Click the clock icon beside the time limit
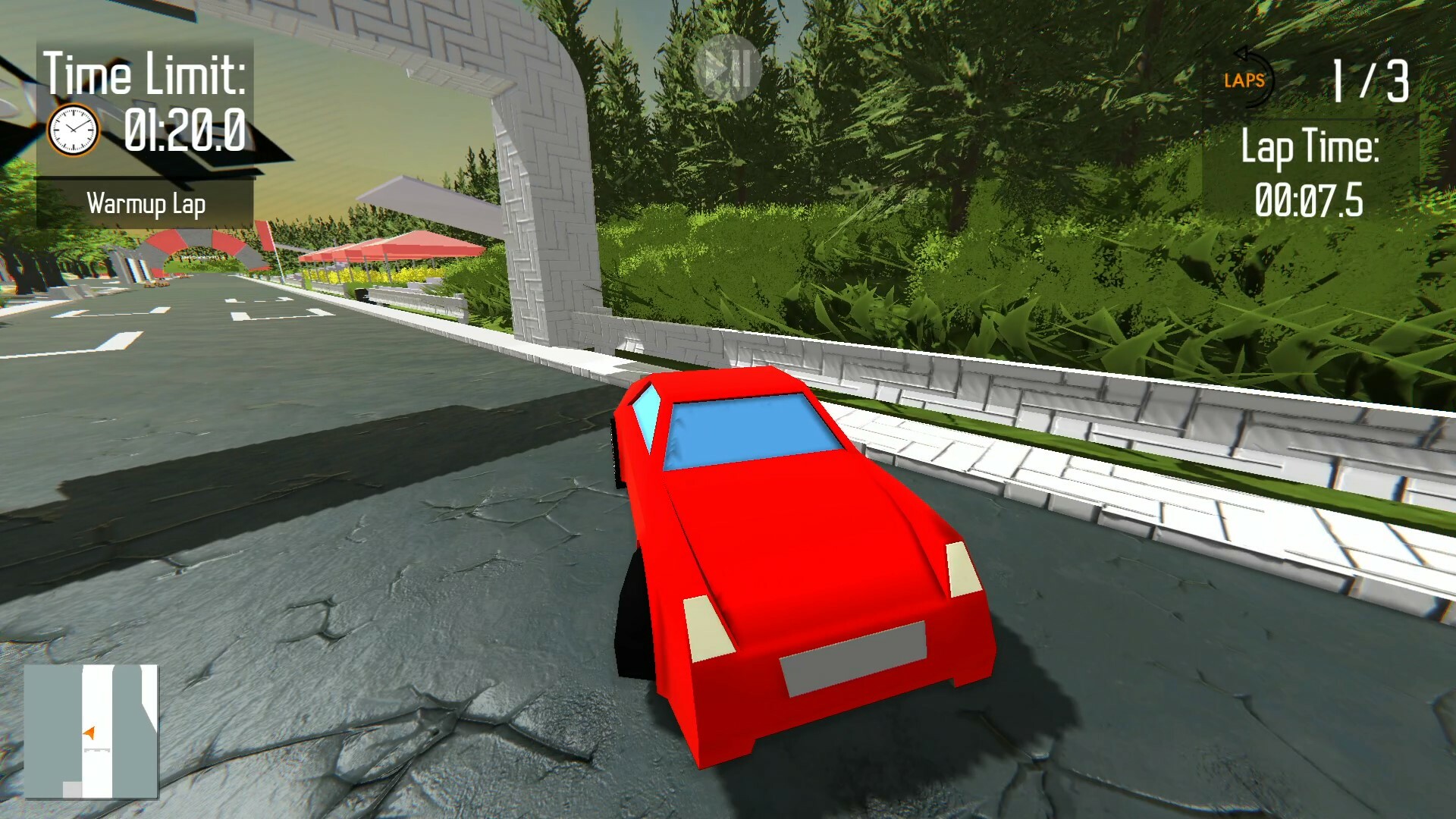 (73, 129)
